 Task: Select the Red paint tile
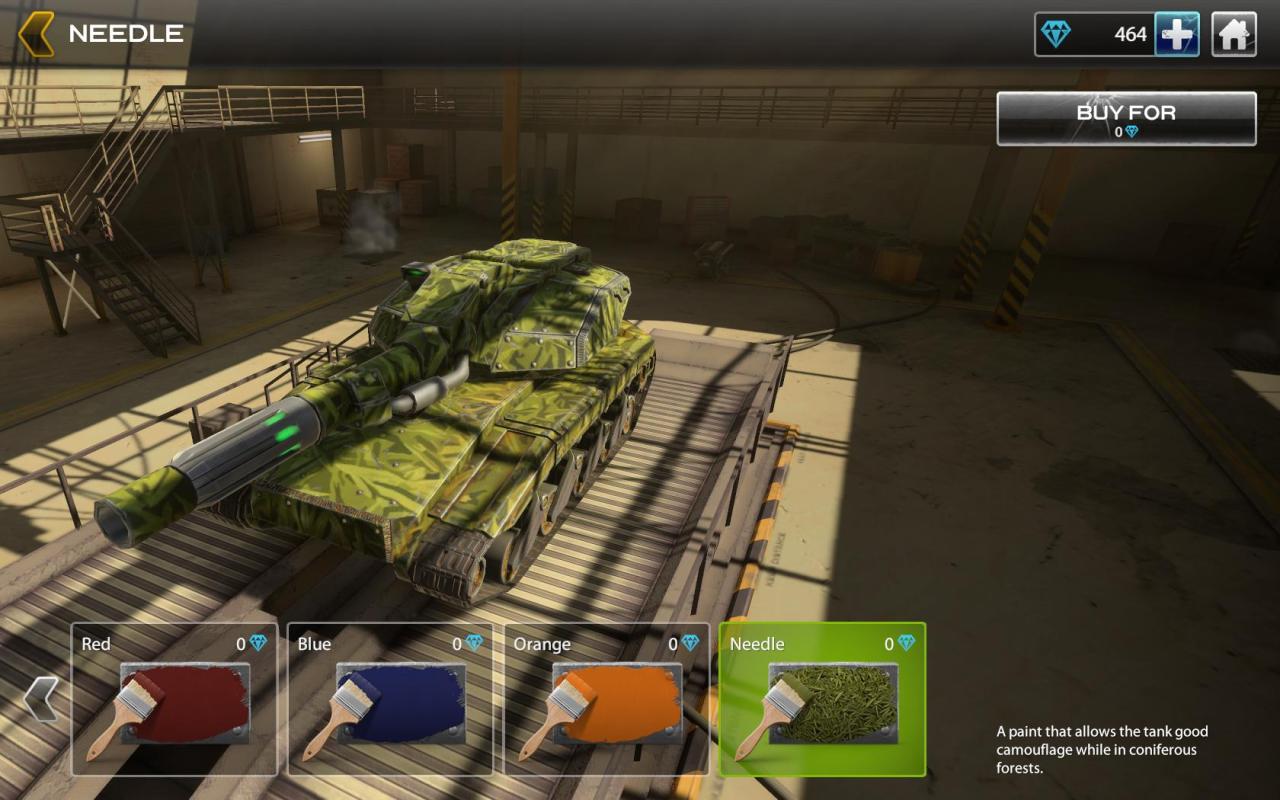175,699
